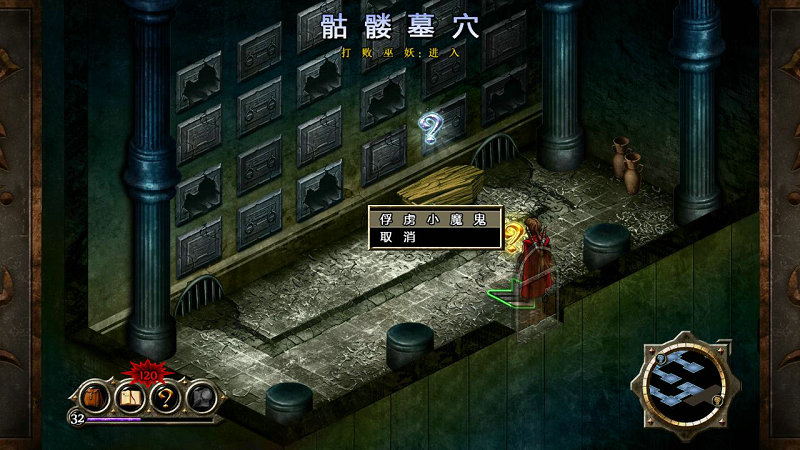This screenshot has height=450, width=800.
Task: Click the golden question mark help icon
Action: pos(165,398)
